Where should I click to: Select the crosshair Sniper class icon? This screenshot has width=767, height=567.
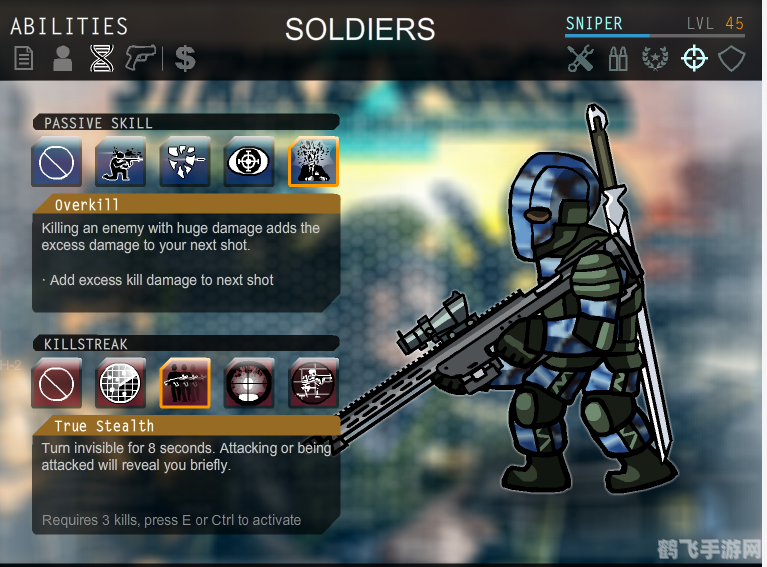693,59
